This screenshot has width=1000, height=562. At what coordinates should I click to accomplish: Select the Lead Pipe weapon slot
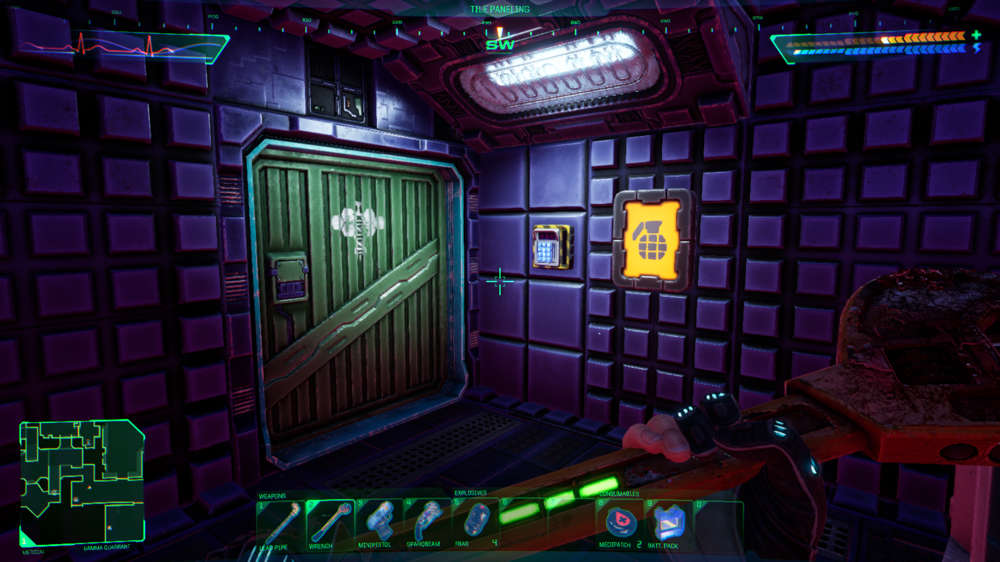281,523
